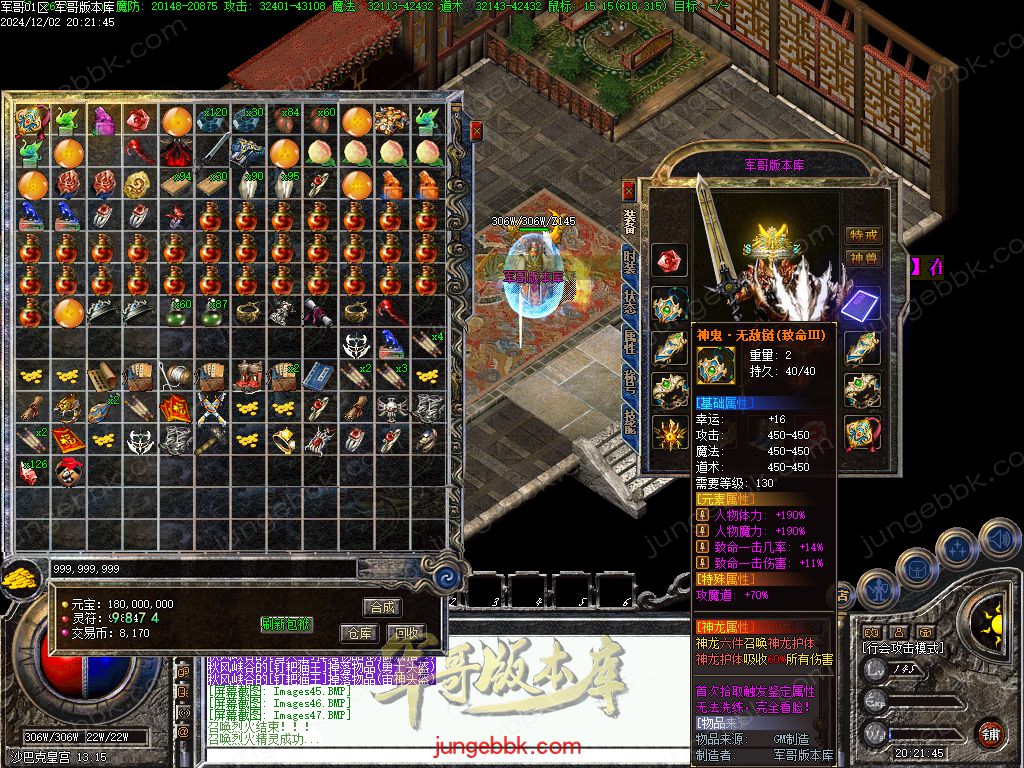Select the red gem equipment slot
Screen dimensions: 1024x768
click(x=669, y=261)
